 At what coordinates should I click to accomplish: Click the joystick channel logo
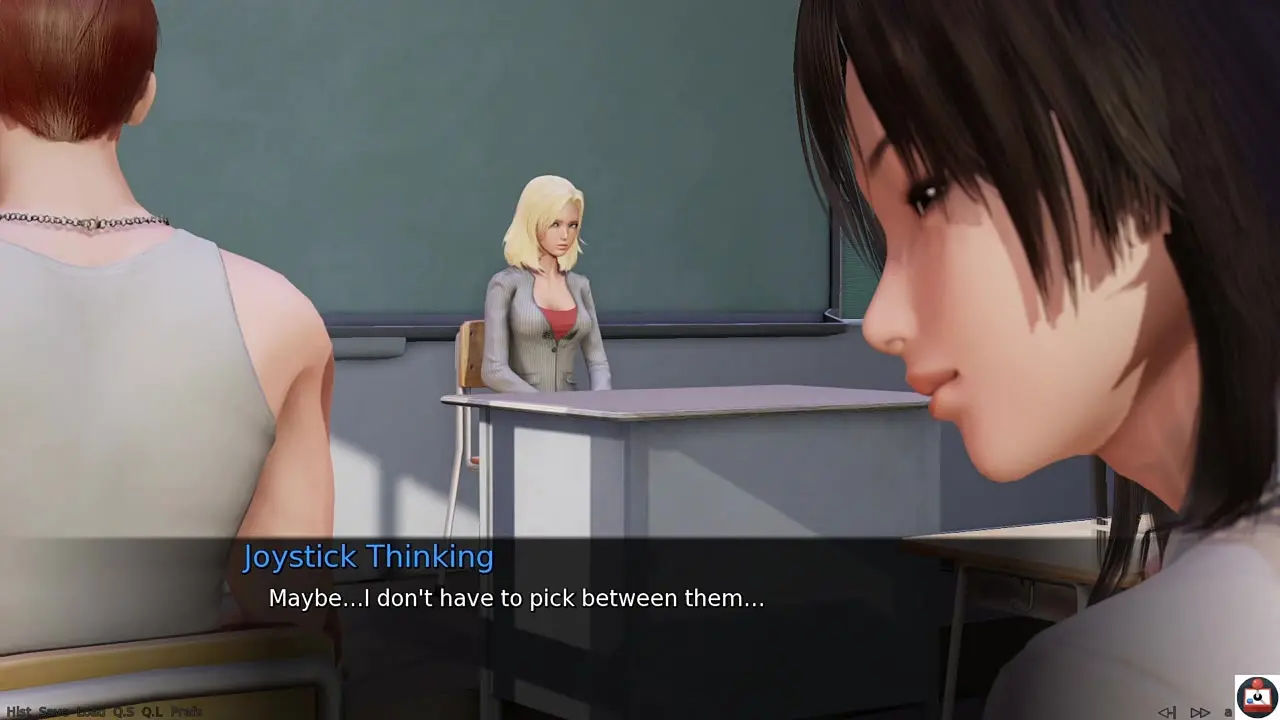[1257, 696]
